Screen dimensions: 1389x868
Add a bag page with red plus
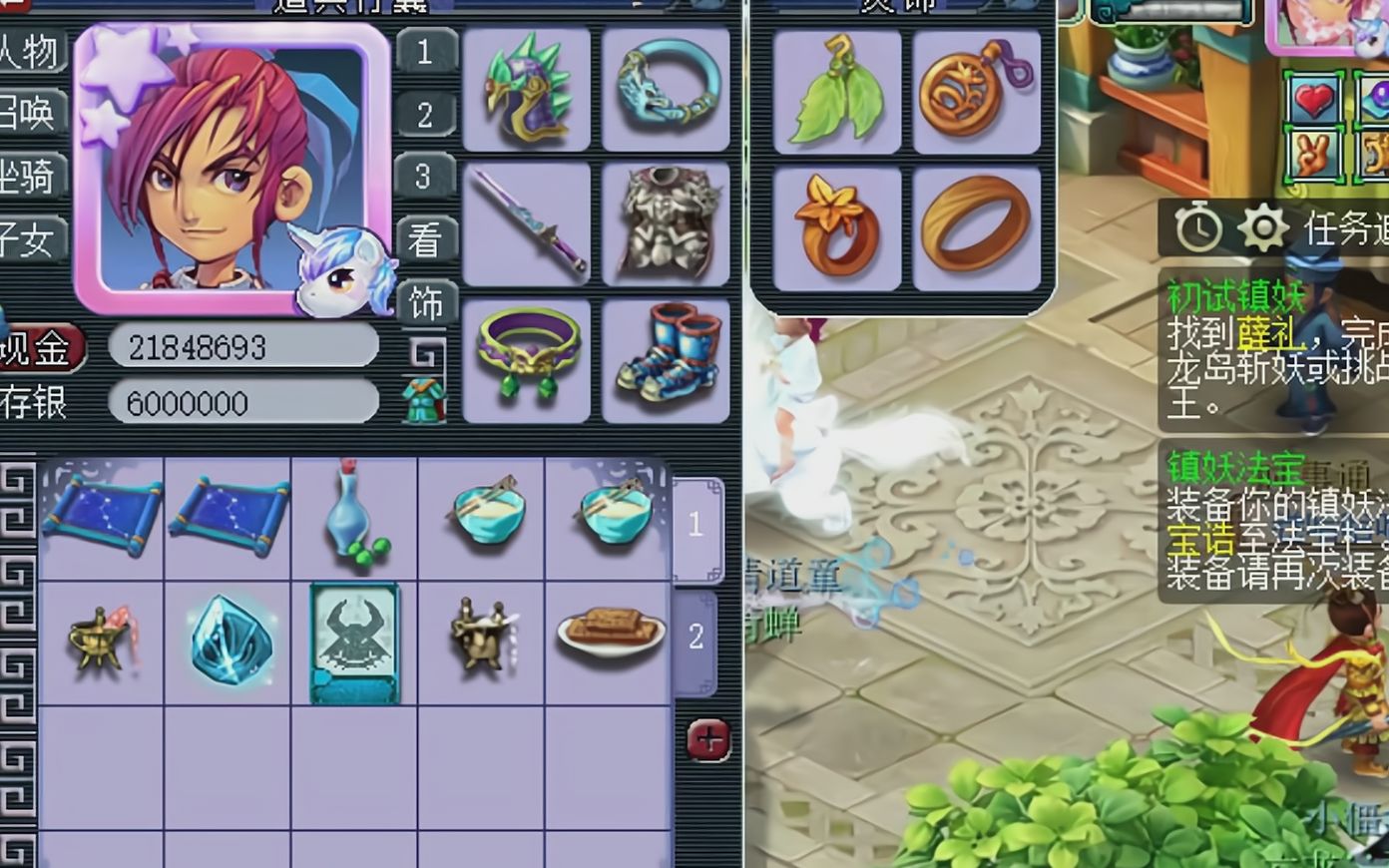click(x=708, y=740)
